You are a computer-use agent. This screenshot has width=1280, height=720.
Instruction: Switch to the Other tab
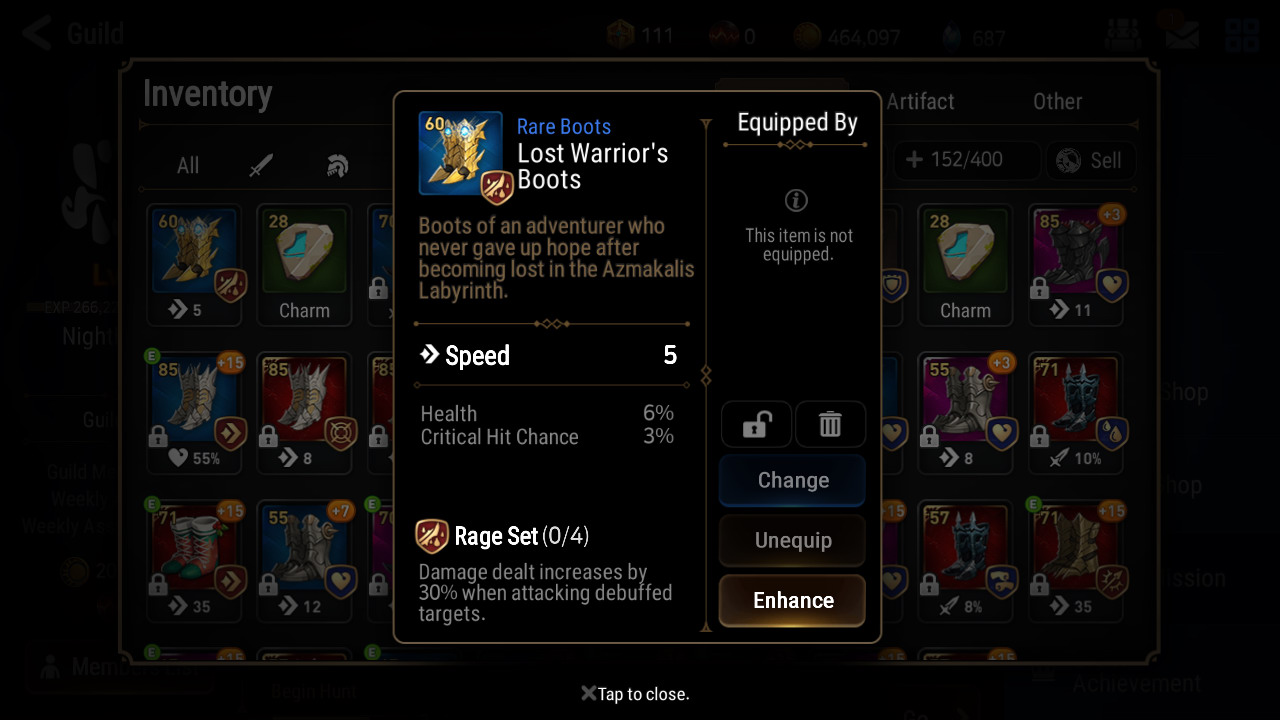[1057, 101]
